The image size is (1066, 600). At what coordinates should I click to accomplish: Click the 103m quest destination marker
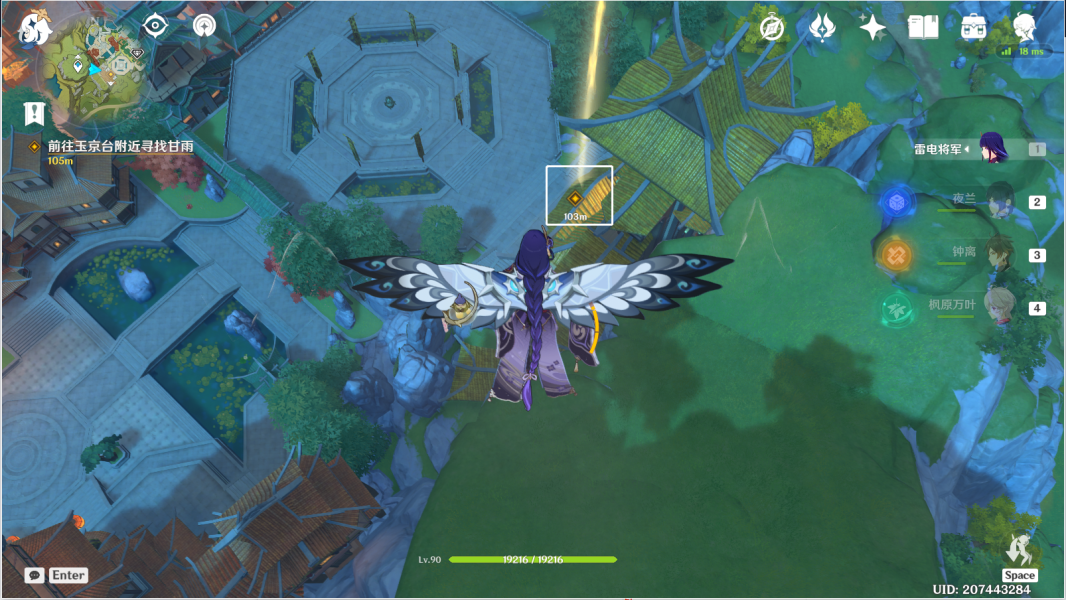[575, 198]
